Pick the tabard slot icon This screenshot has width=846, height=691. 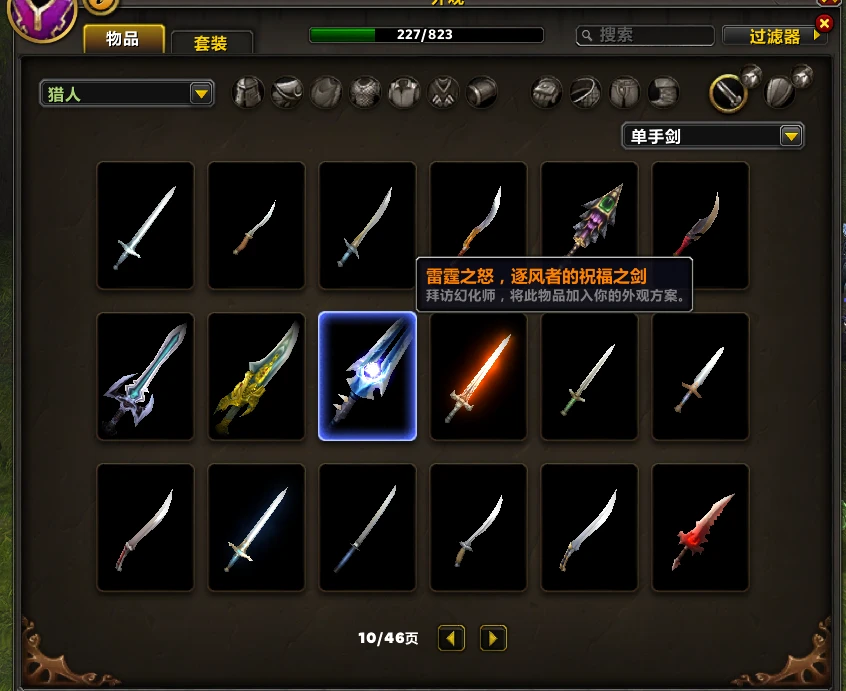(x=443, y=93)
